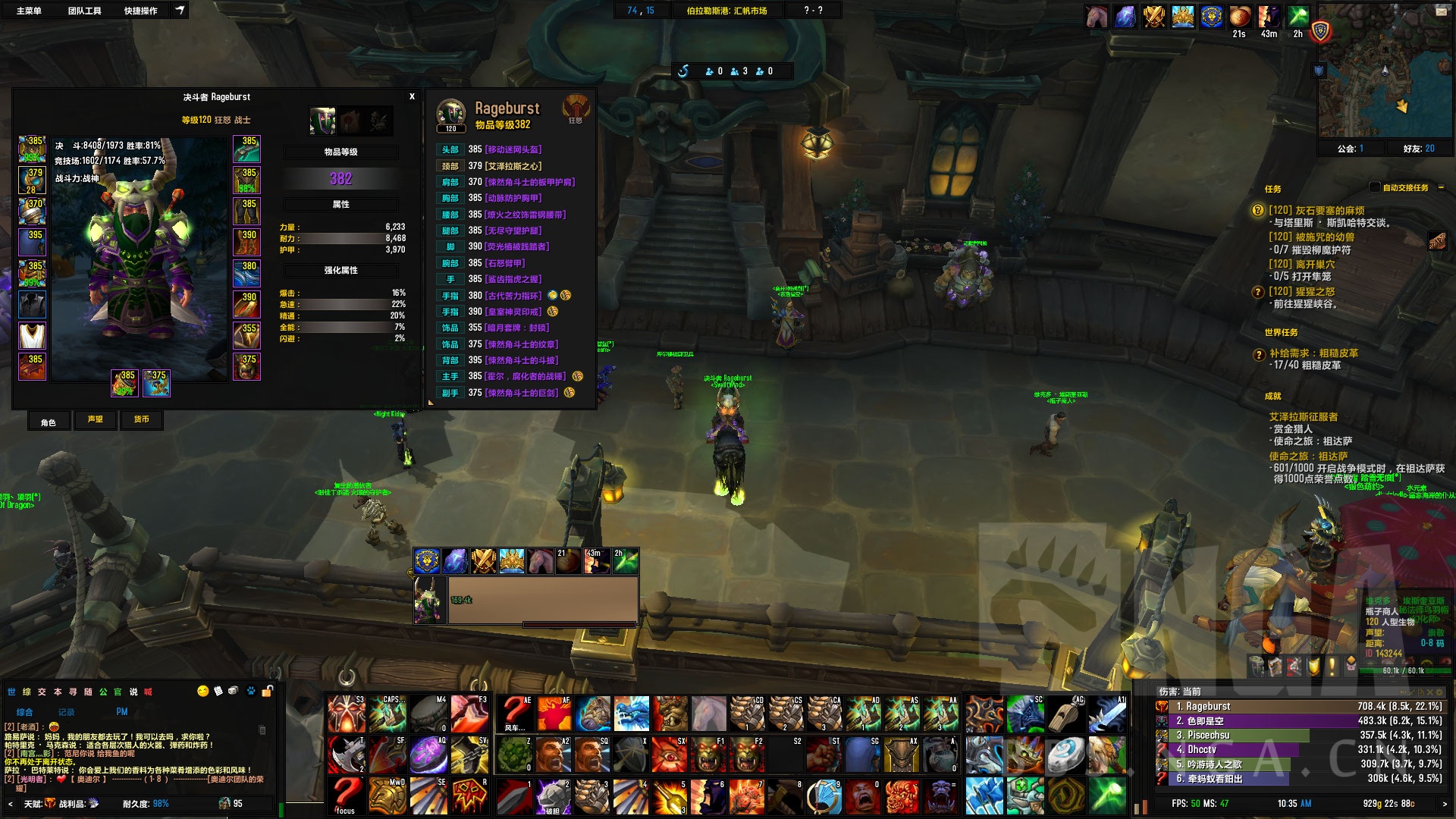The width and height of the screenshot is (1456, 819).
Task: Select the 角色 character tab
Action: (x=49, y=422)
